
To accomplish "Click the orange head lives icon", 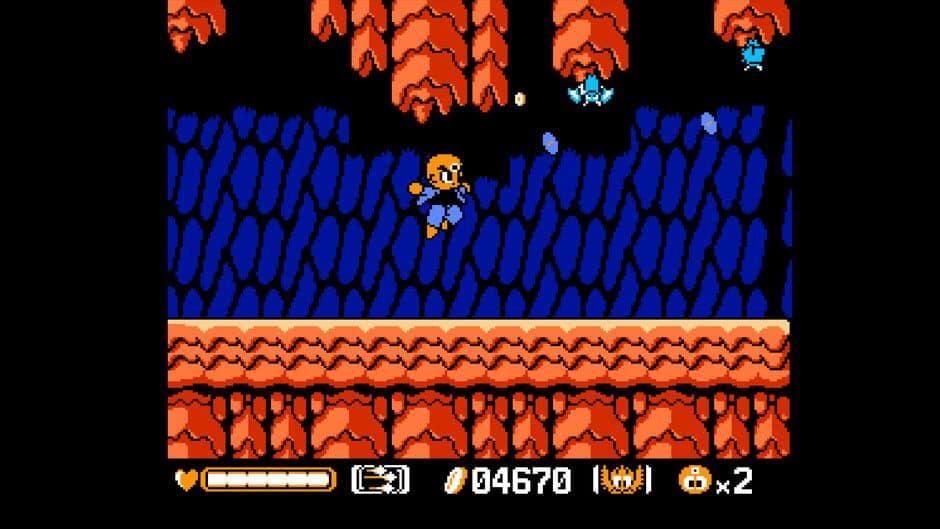I will tap(692, 480).
